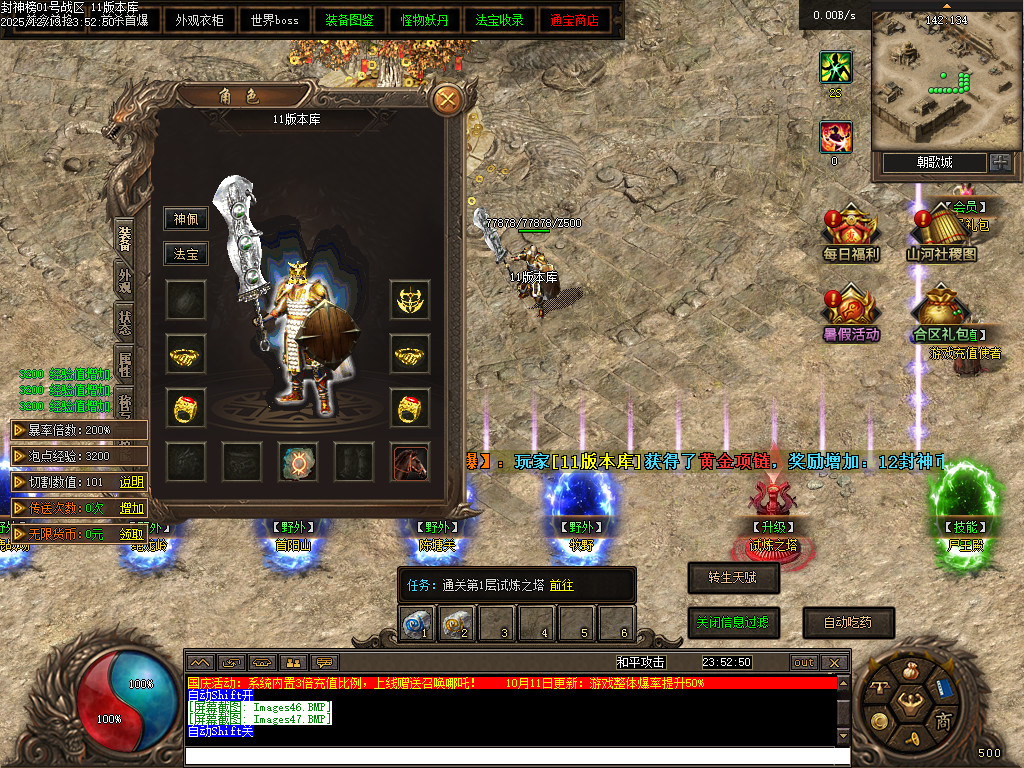Viewport: 1024px width, 768px height.
Task: Open the 通宝商店 shop
Action: click(575, 20)
